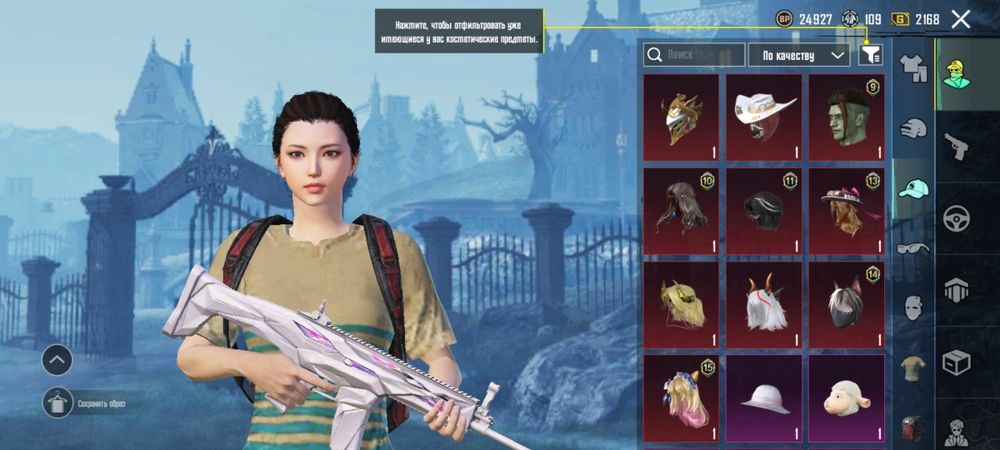Open the face mask category

912,308
